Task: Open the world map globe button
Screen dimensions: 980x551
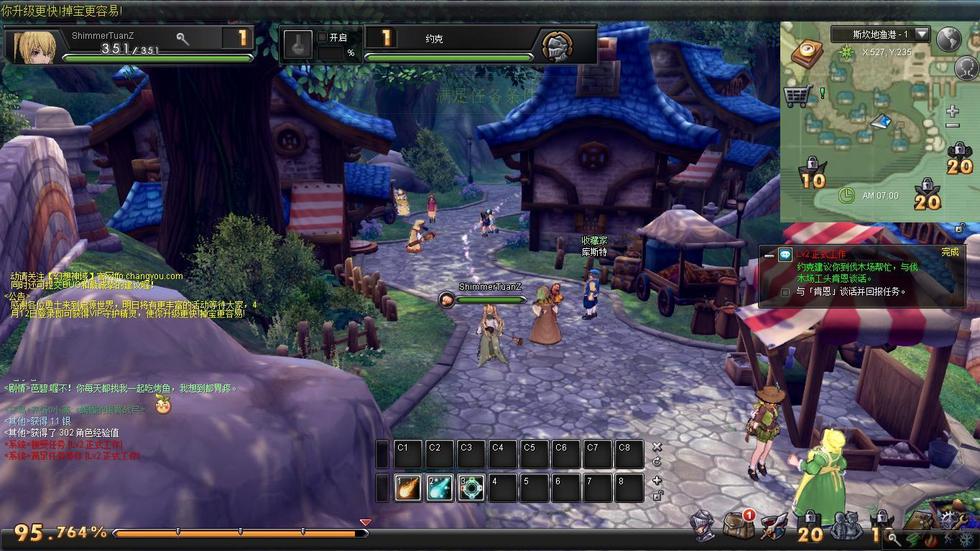Action: [x=948, y=38]
